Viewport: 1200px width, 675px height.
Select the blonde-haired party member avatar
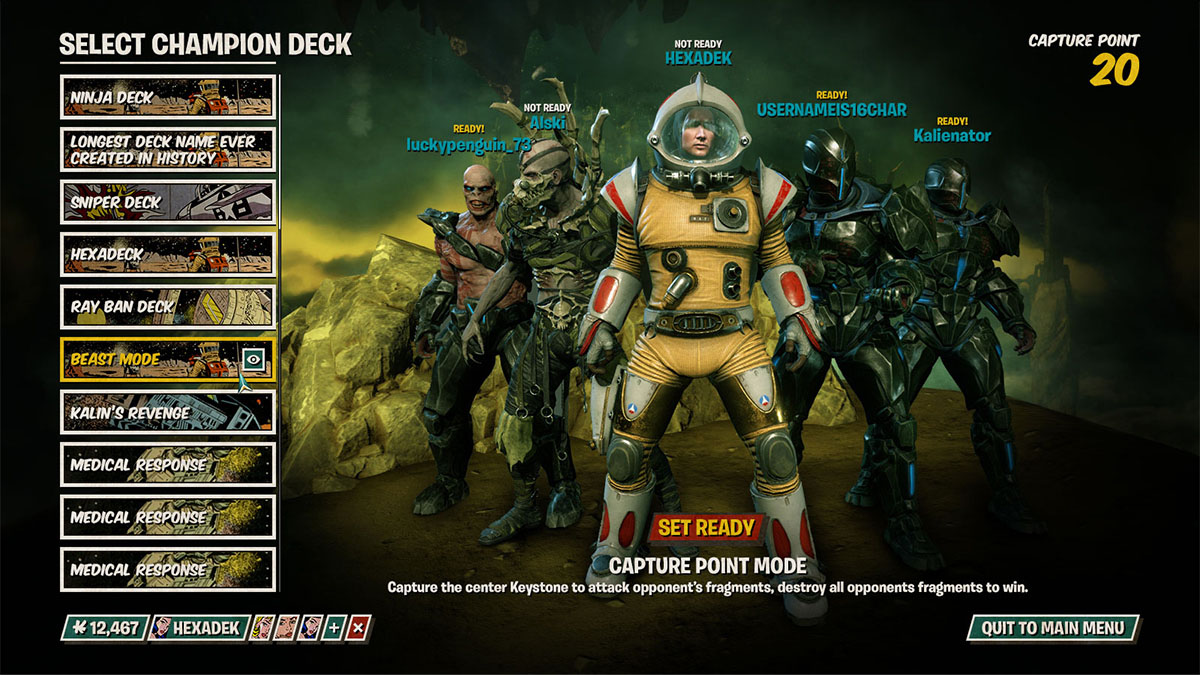264,628
